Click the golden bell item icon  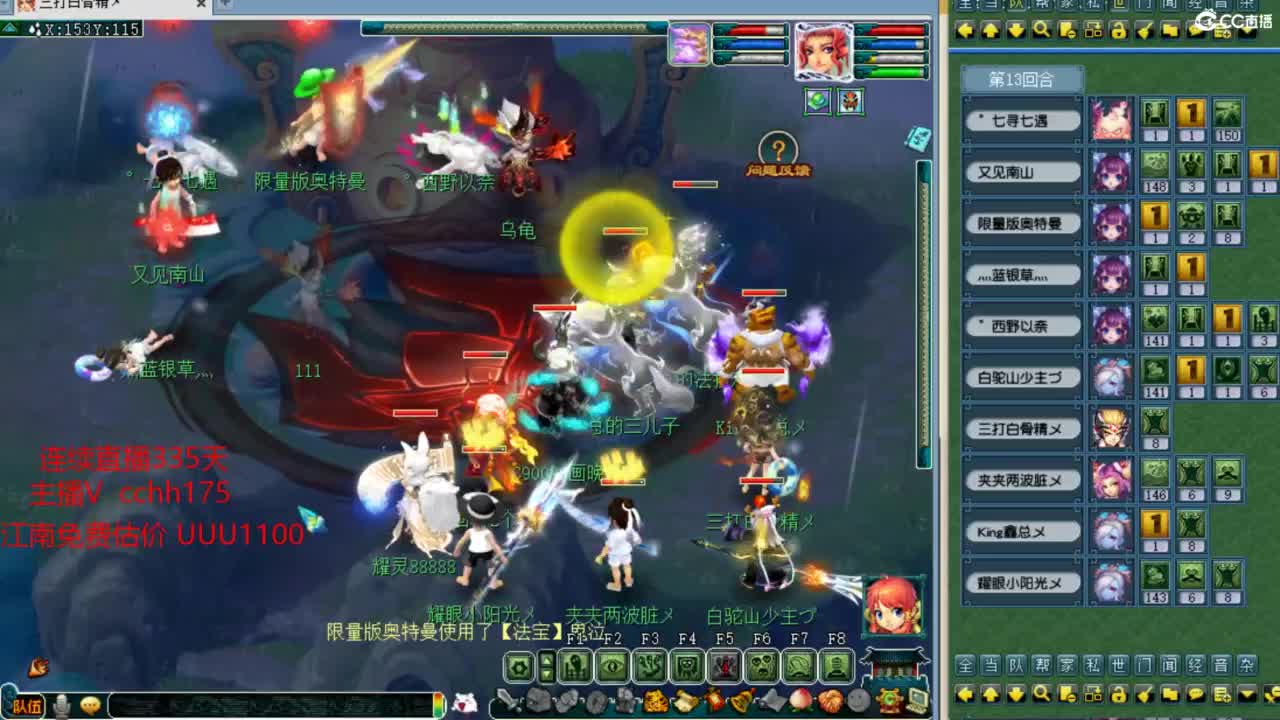[x=741, y=702]
